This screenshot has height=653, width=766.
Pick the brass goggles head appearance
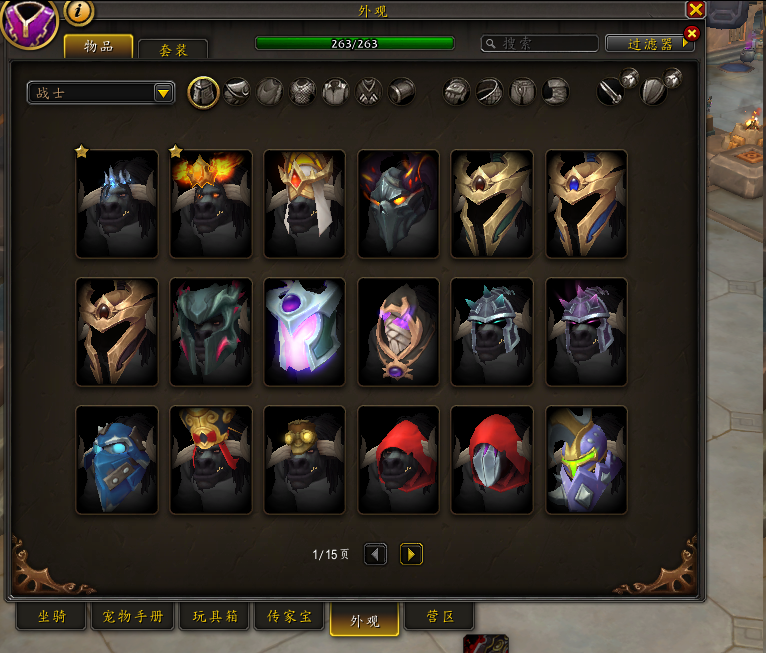(x=304, y=460)
